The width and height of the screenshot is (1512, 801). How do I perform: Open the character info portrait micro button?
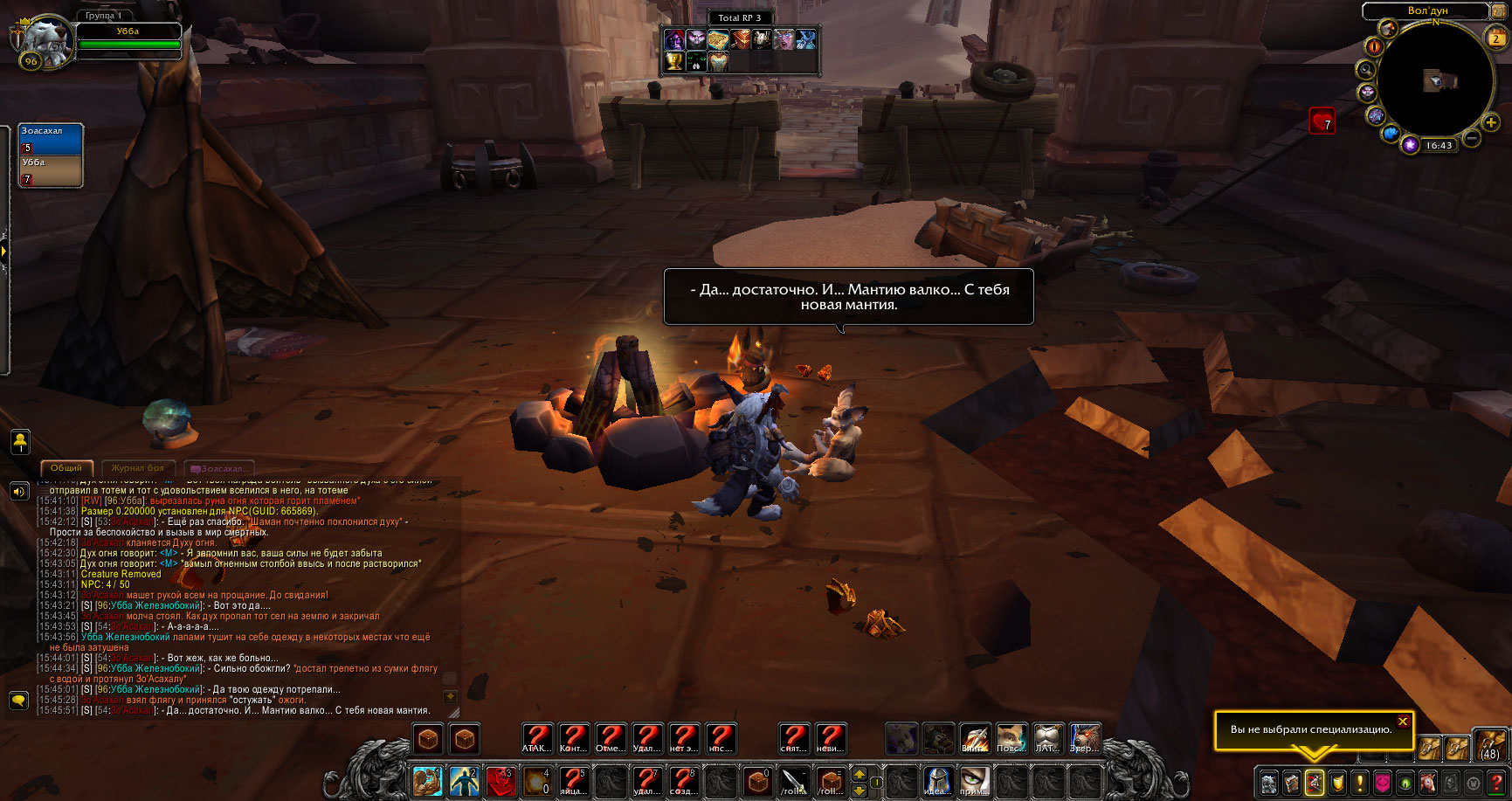(x=1268, y=783)
